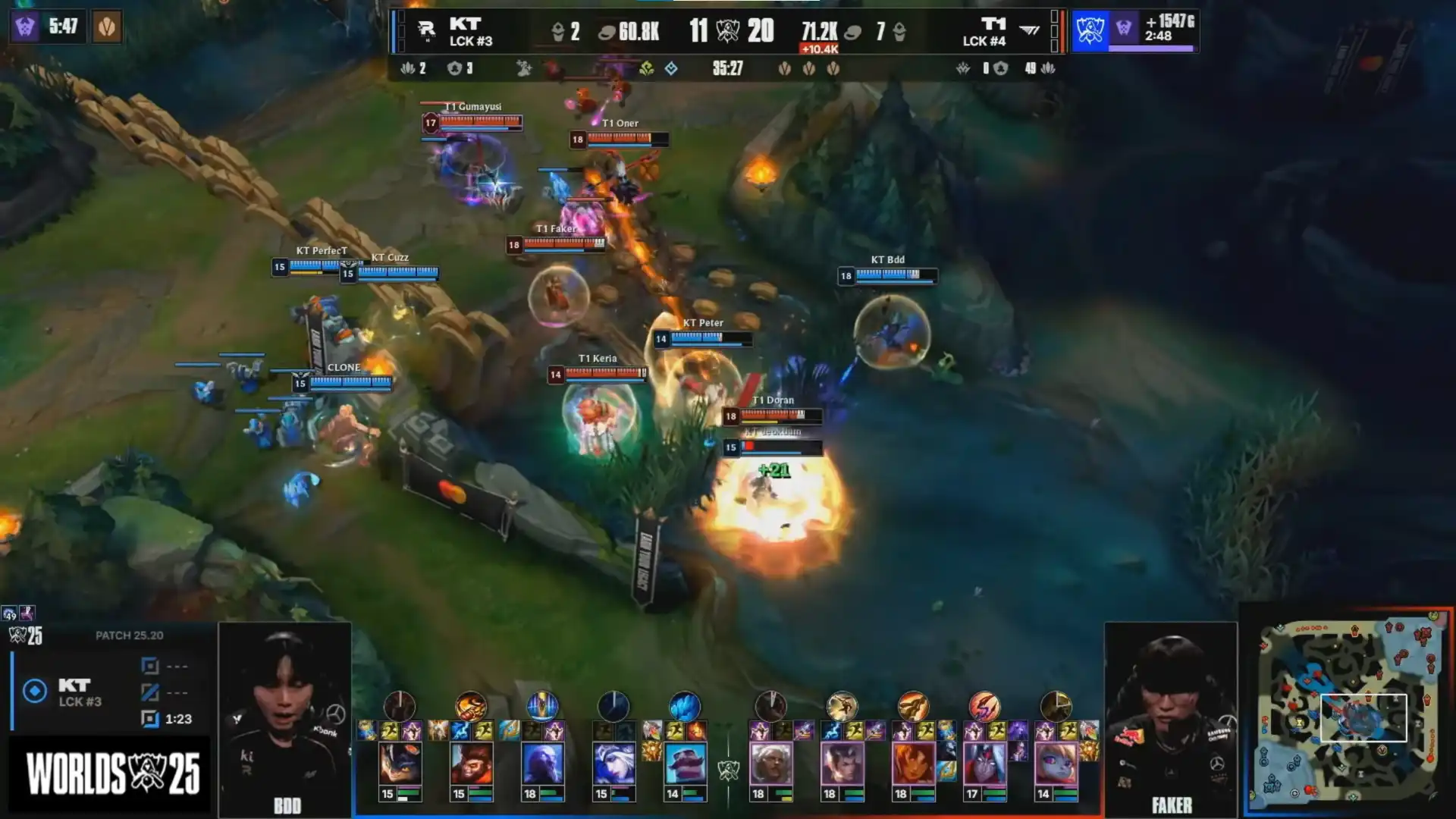Screen dimensions: 1456x819
Task: Click the minimap in the corner
Action: coord(1349,711)
